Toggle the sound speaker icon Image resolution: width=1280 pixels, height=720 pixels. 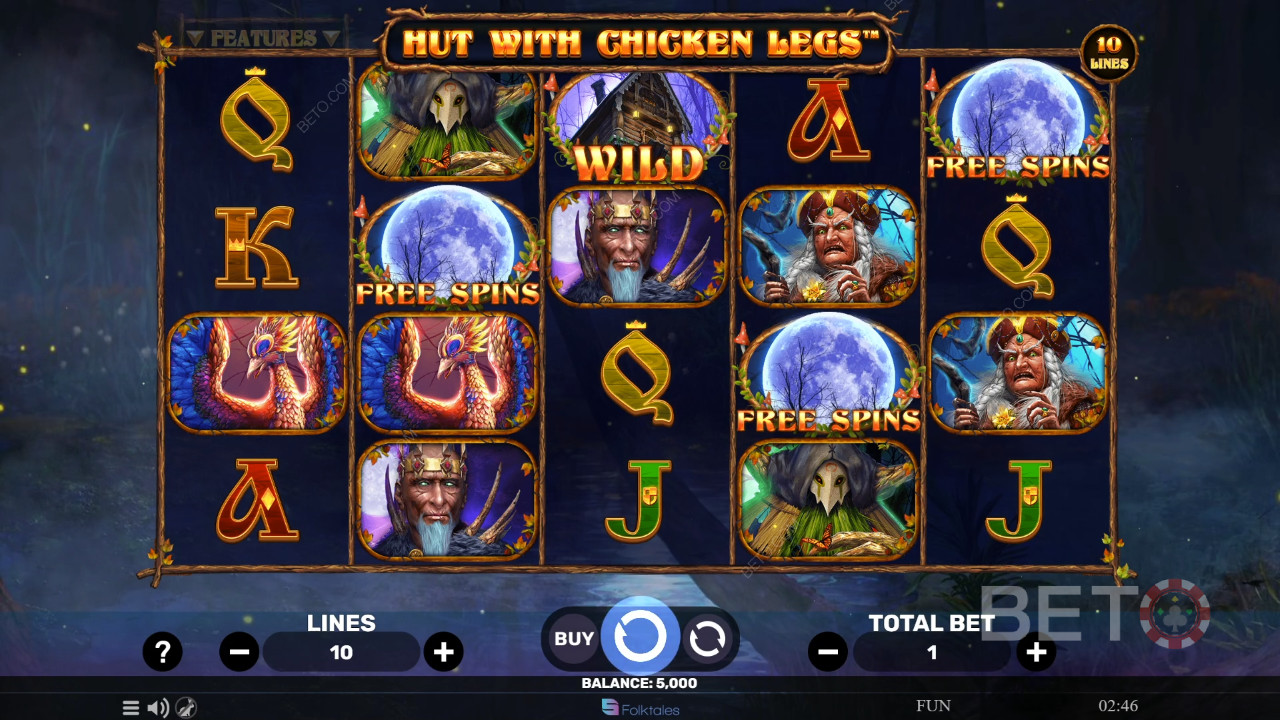coord(158,708)
